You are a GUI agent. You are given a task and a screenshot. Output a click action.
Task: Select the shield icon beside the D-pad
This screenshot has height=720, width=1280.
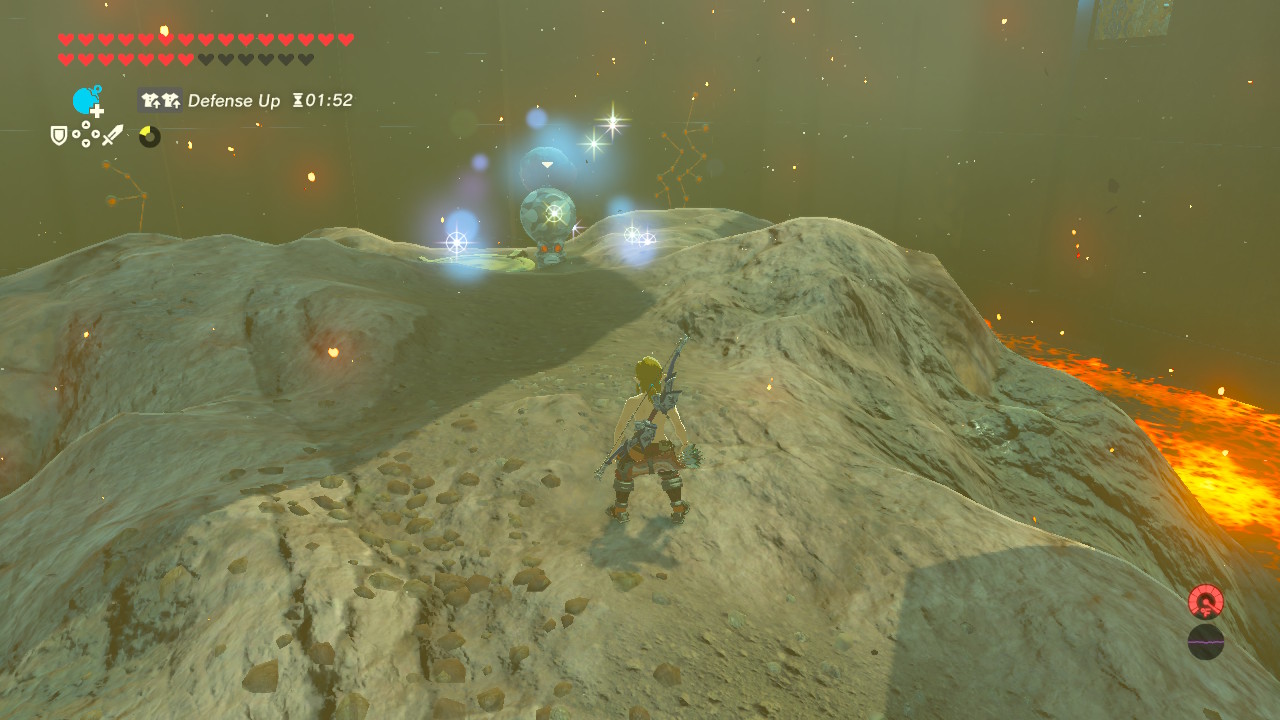[x=58, y=134]
